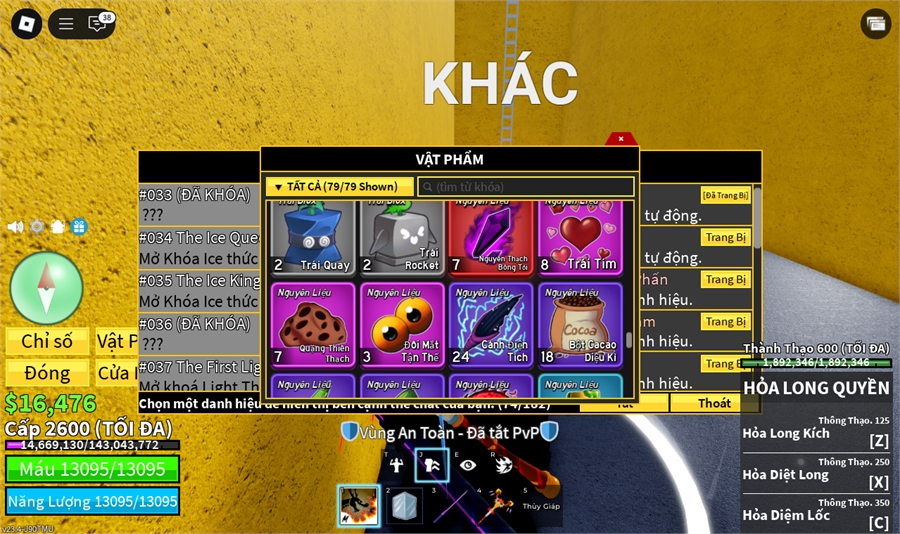Pick the Quặng Thiên Thạch ore material

(313, 325)
